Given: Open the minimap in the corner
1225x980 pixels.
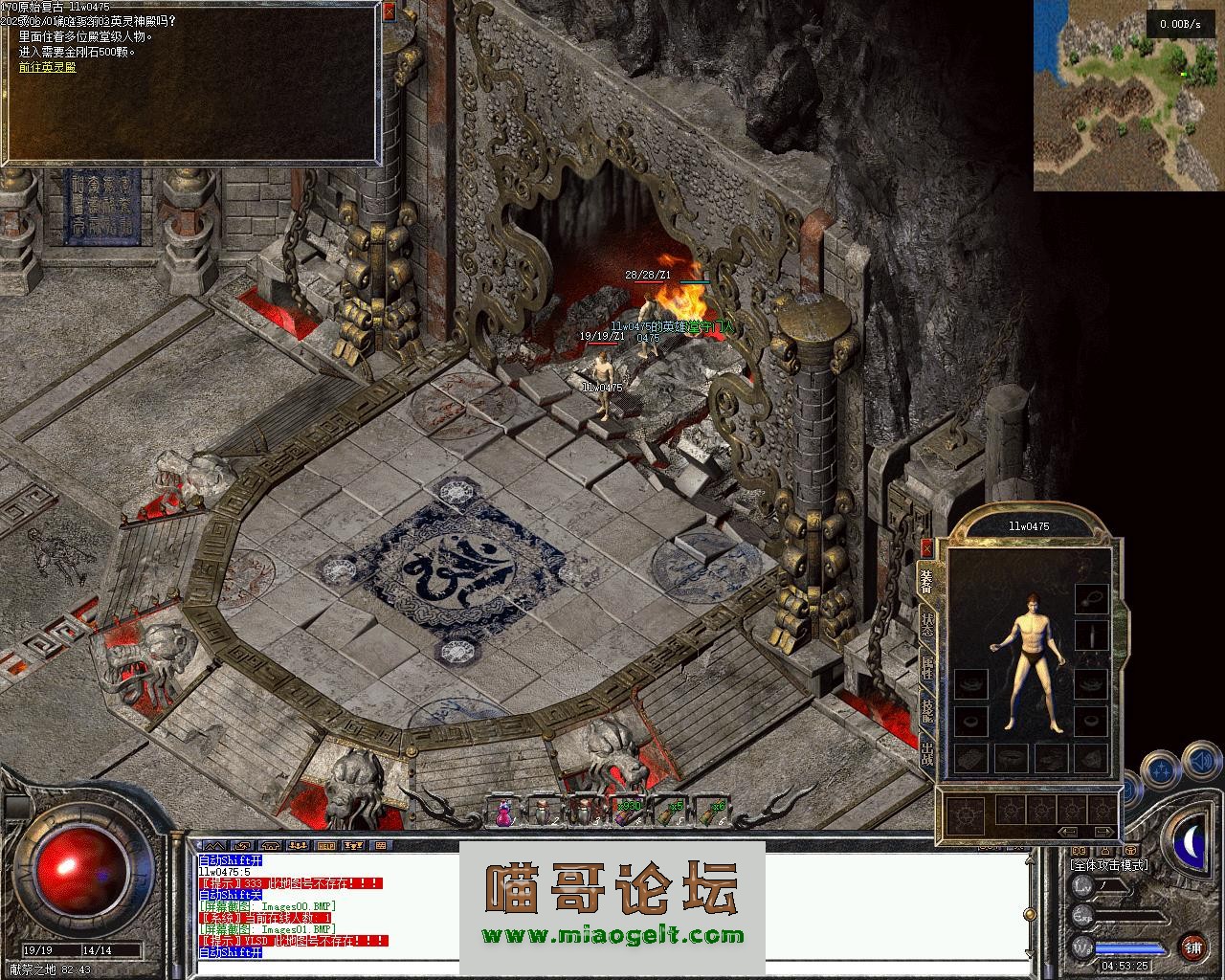Looking at the screenshot, I should pyautogui.click(x=1128, y=96).
